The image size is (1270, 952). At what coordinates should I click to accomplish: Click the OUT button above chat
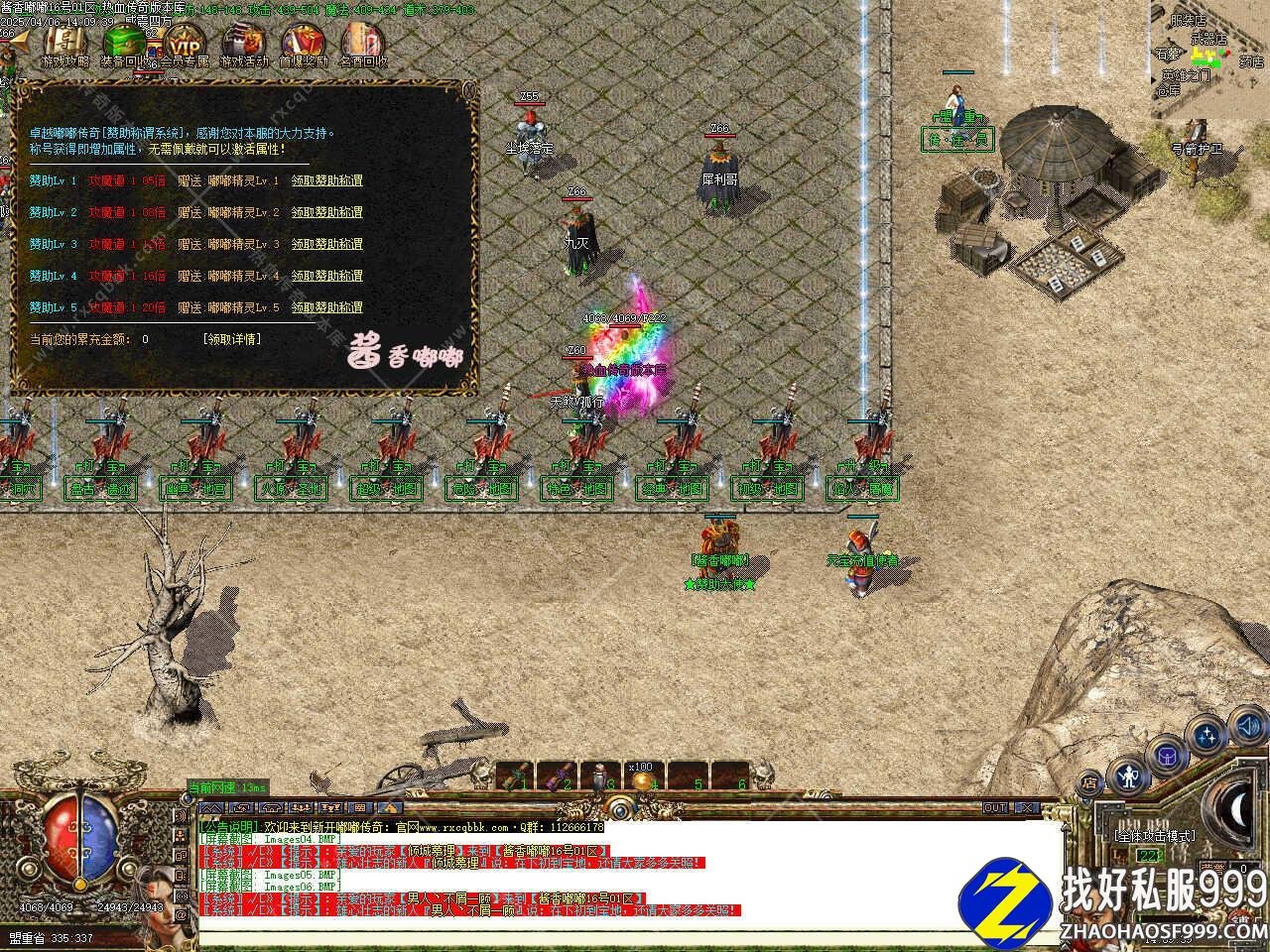pyautogui.click(x=995, y=808)
